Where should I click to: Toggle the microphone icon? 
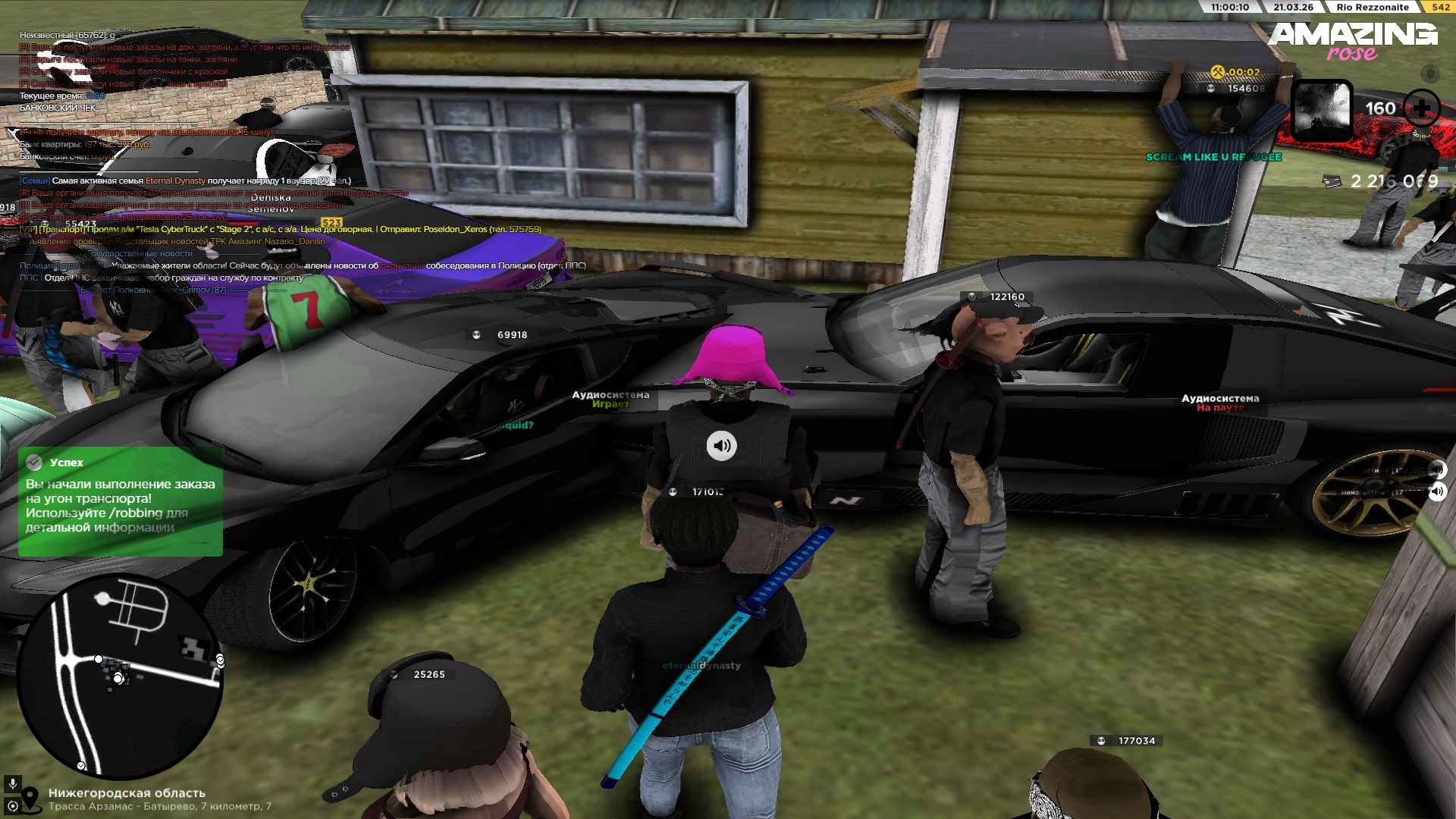[12, 783]
